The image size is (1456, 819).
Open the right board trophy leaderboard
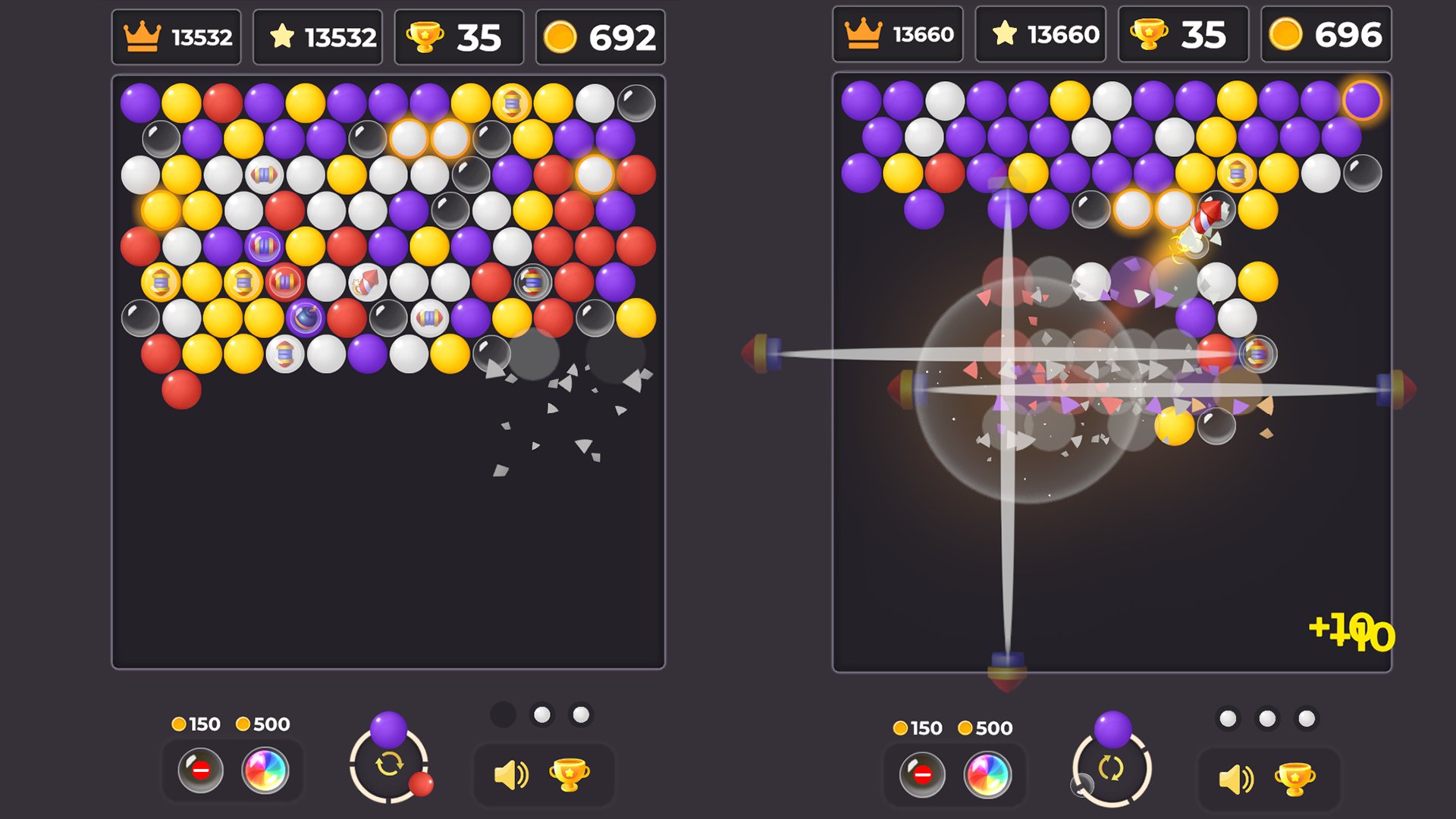1294,777
